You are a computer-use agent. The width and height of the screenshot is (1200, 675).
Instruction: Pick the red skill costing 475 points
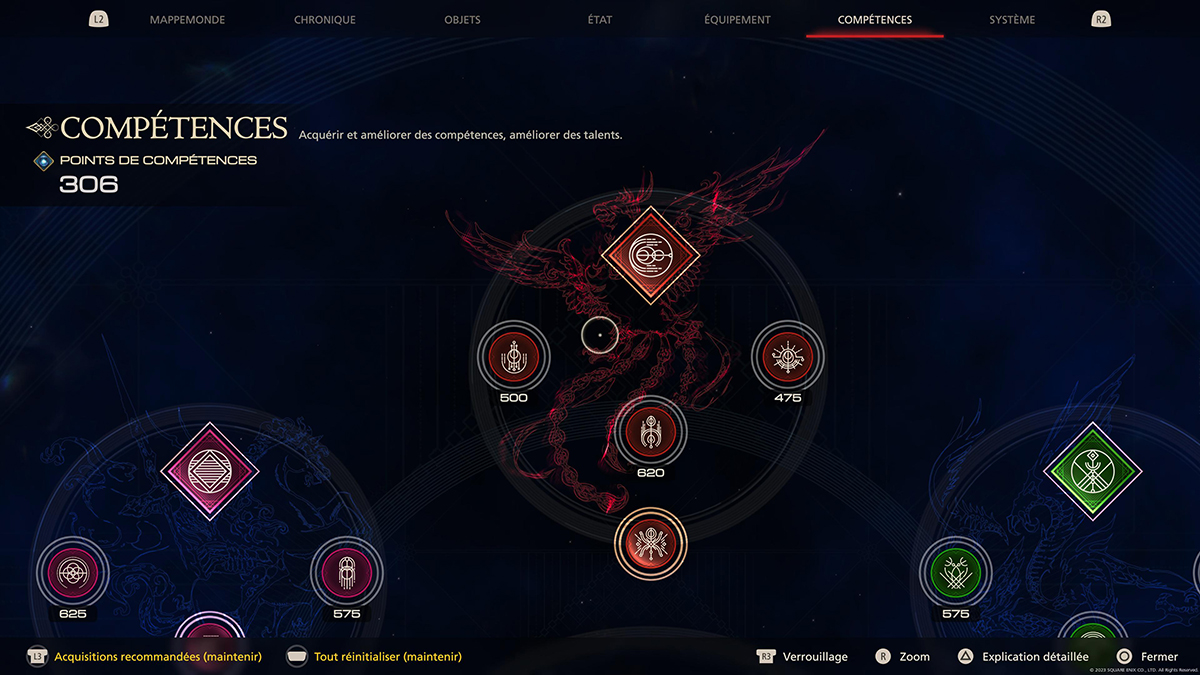[787, 355]
